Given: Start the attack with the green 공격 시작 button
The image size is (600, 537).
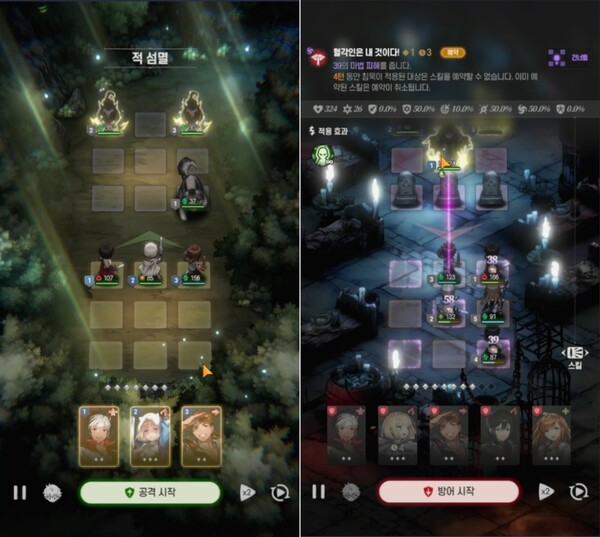Looking at the screenshot, I should pyautogui.click(x=150, y=492).
